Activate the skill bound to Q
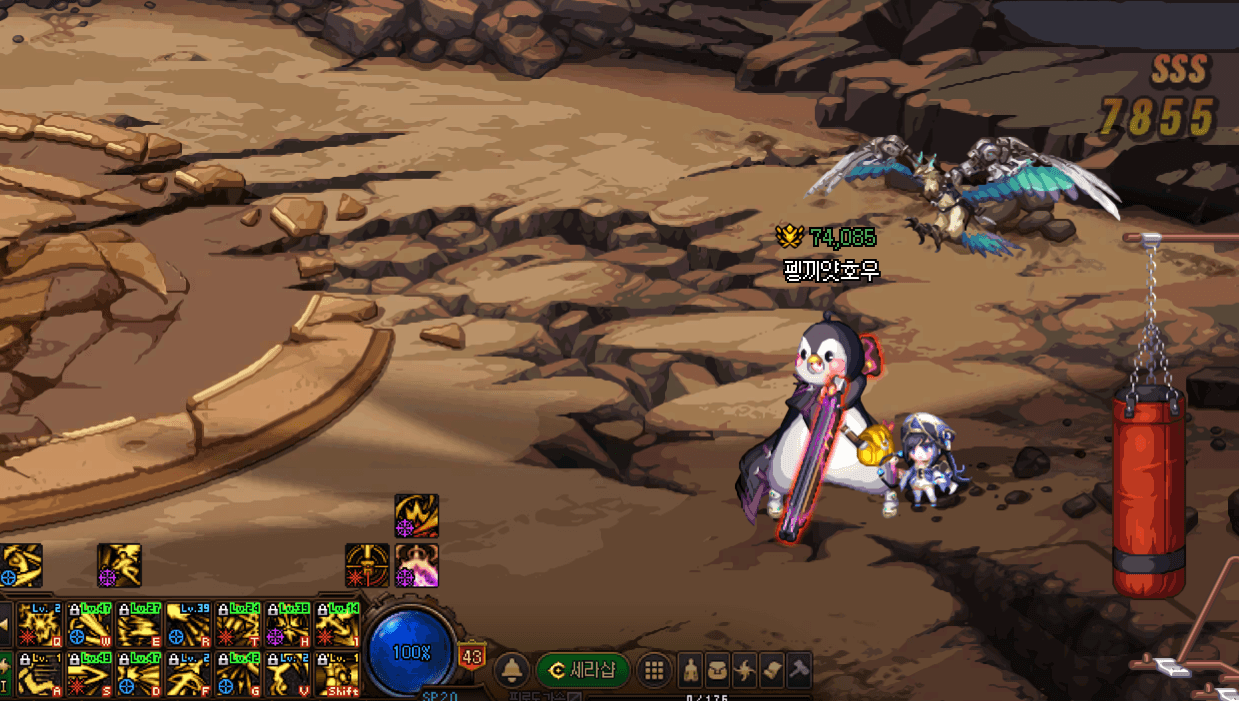This screenshot has width=1239, height=701. tap(38, 626)
